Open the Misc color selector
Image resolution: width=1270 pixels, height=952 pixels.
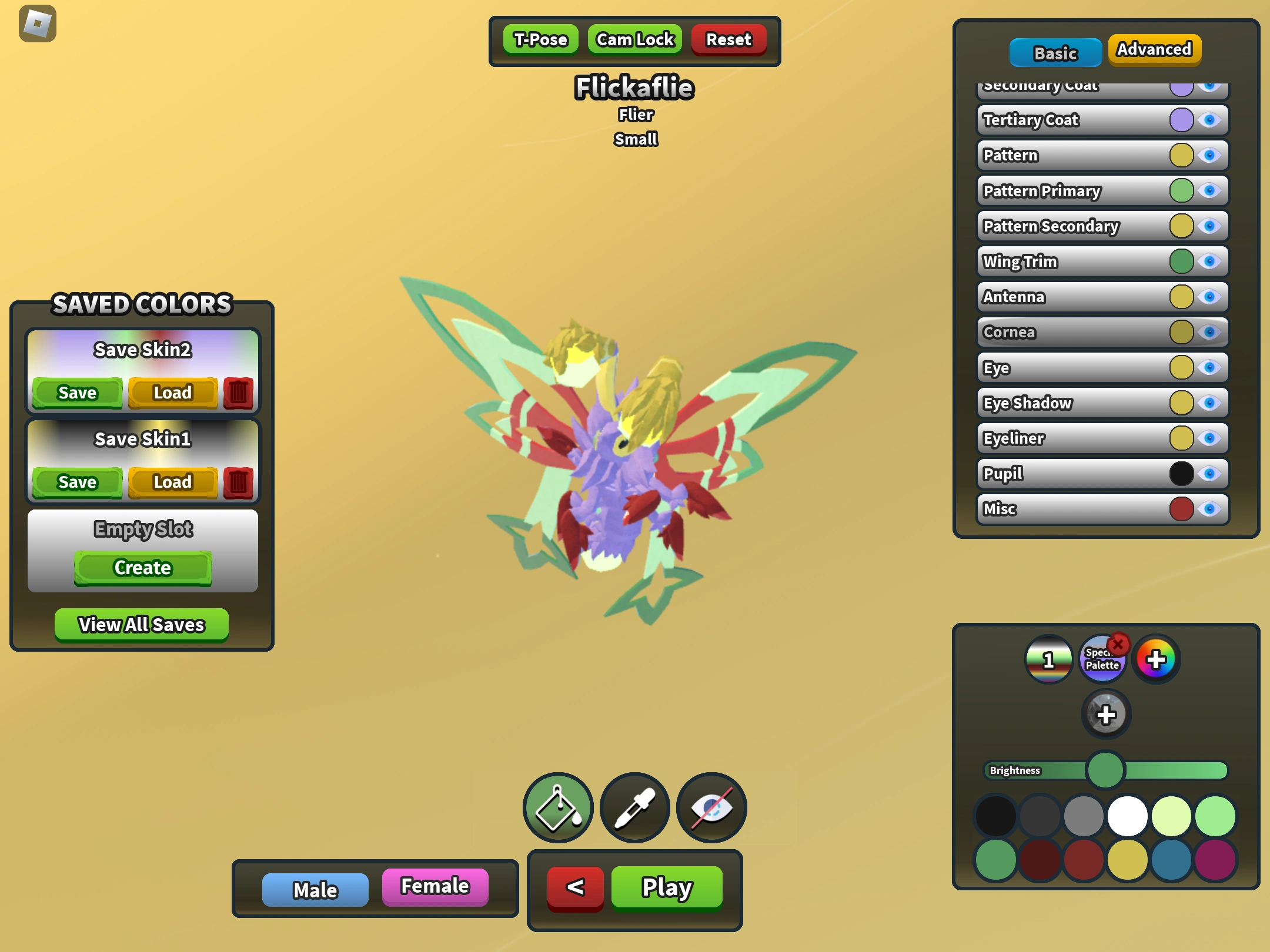(1181, 509)
